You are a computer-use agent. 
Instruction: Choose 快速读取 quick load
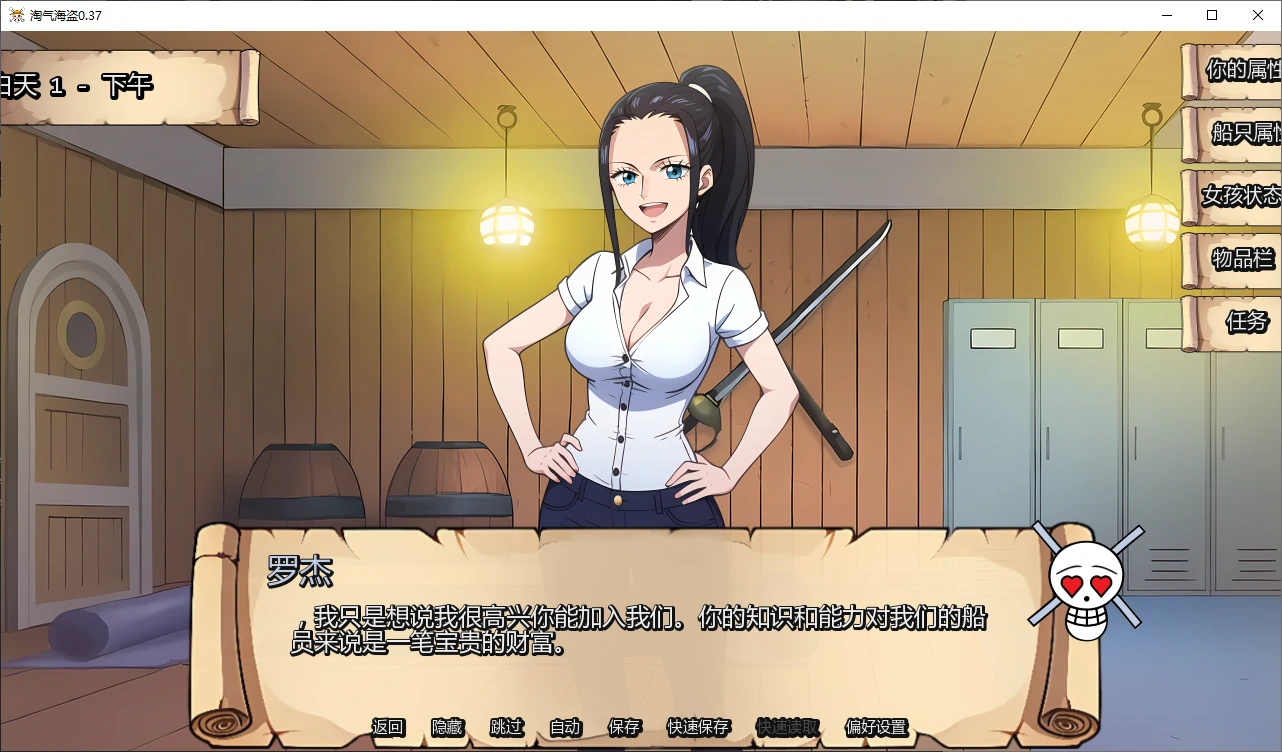787,727
